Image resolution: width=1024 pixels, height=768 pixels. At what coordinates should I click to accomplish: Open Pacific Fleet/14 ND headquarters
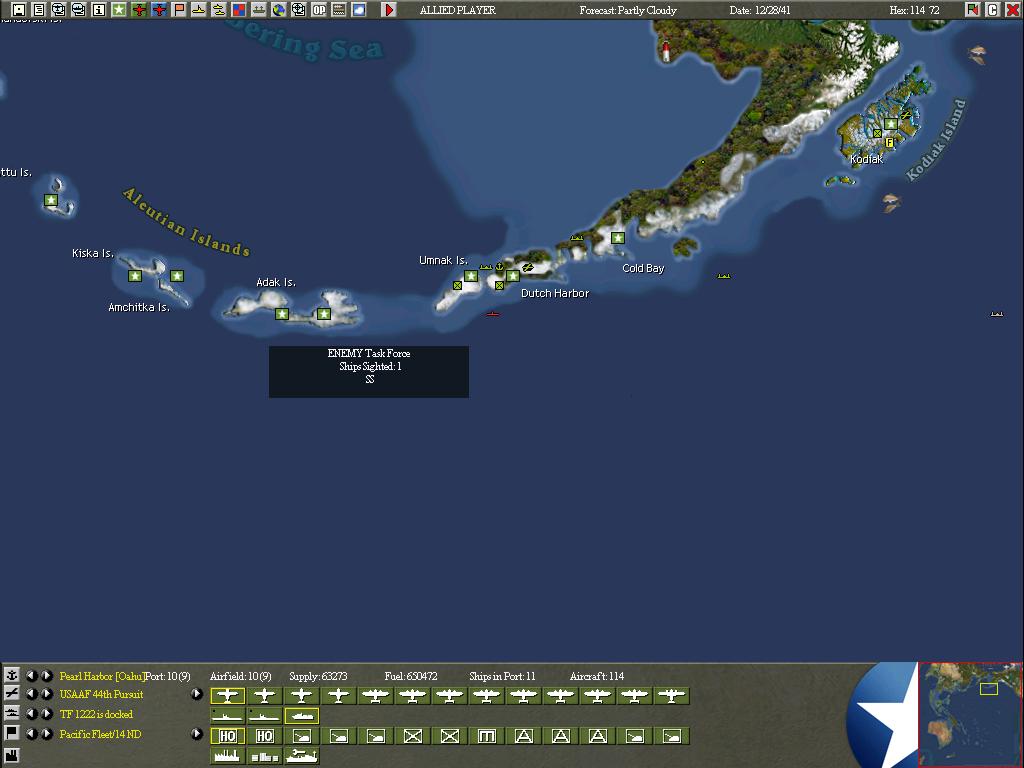(100, 735)
